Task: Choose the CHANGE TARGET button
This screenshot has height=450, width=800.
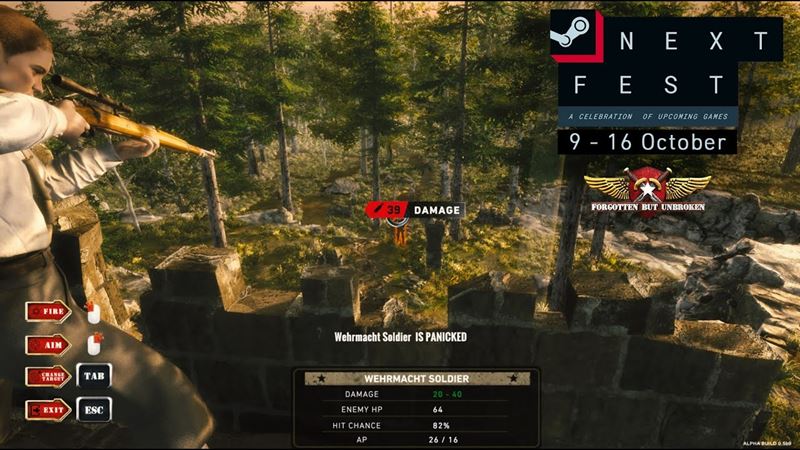Action: 48,378
